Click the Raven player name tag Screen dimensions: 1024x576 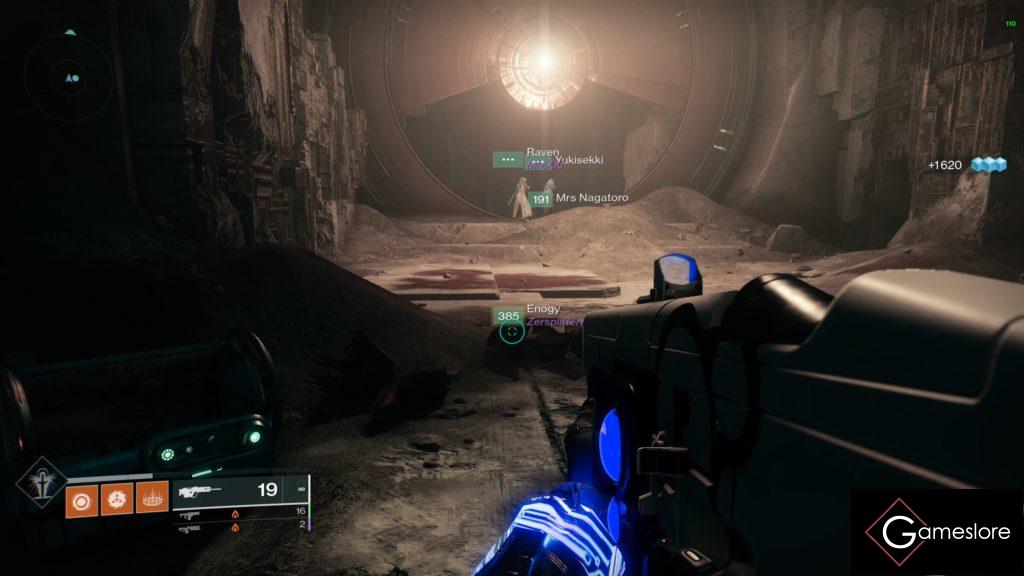(x=542, y=152)
